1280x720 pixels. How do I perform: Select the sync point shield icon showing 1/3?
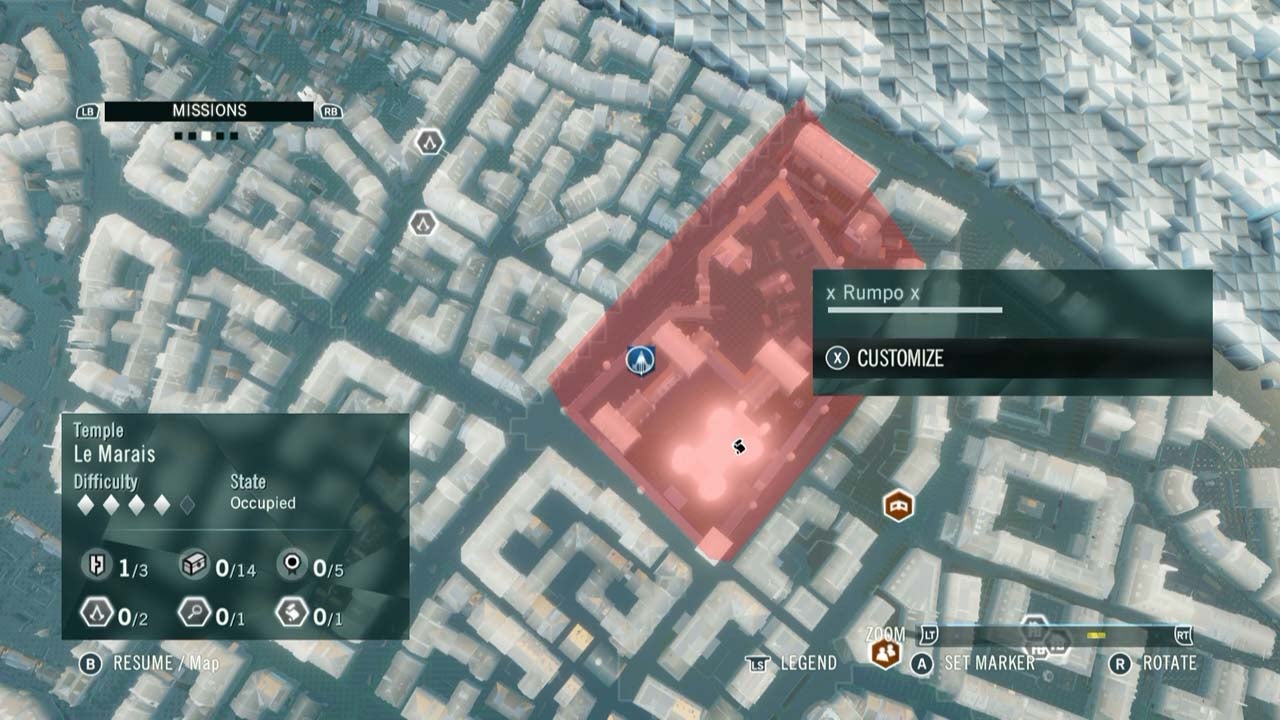(x=97, y=564)
